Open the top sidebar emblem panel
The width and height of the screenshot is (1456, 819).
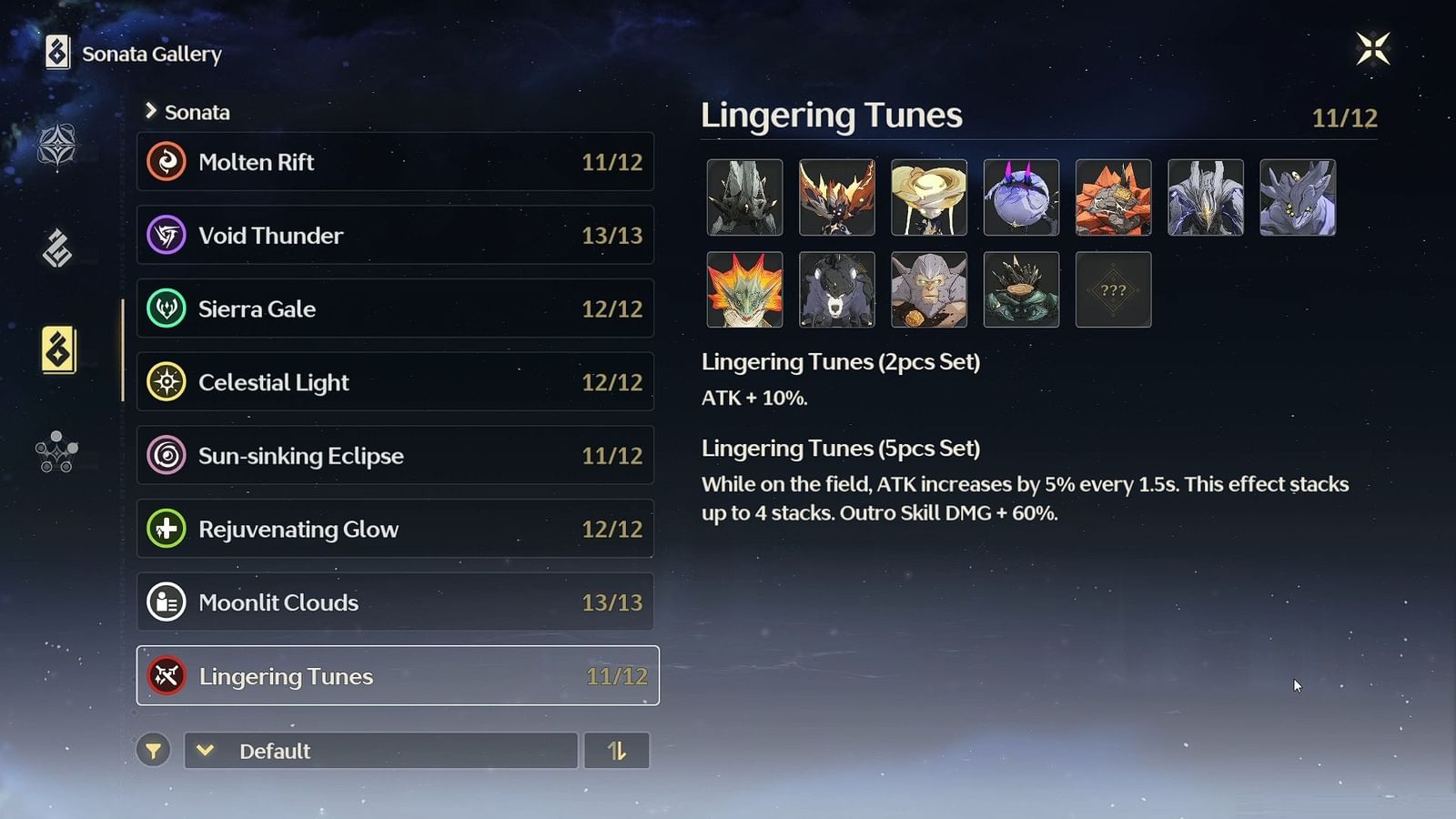coord(56,146)
